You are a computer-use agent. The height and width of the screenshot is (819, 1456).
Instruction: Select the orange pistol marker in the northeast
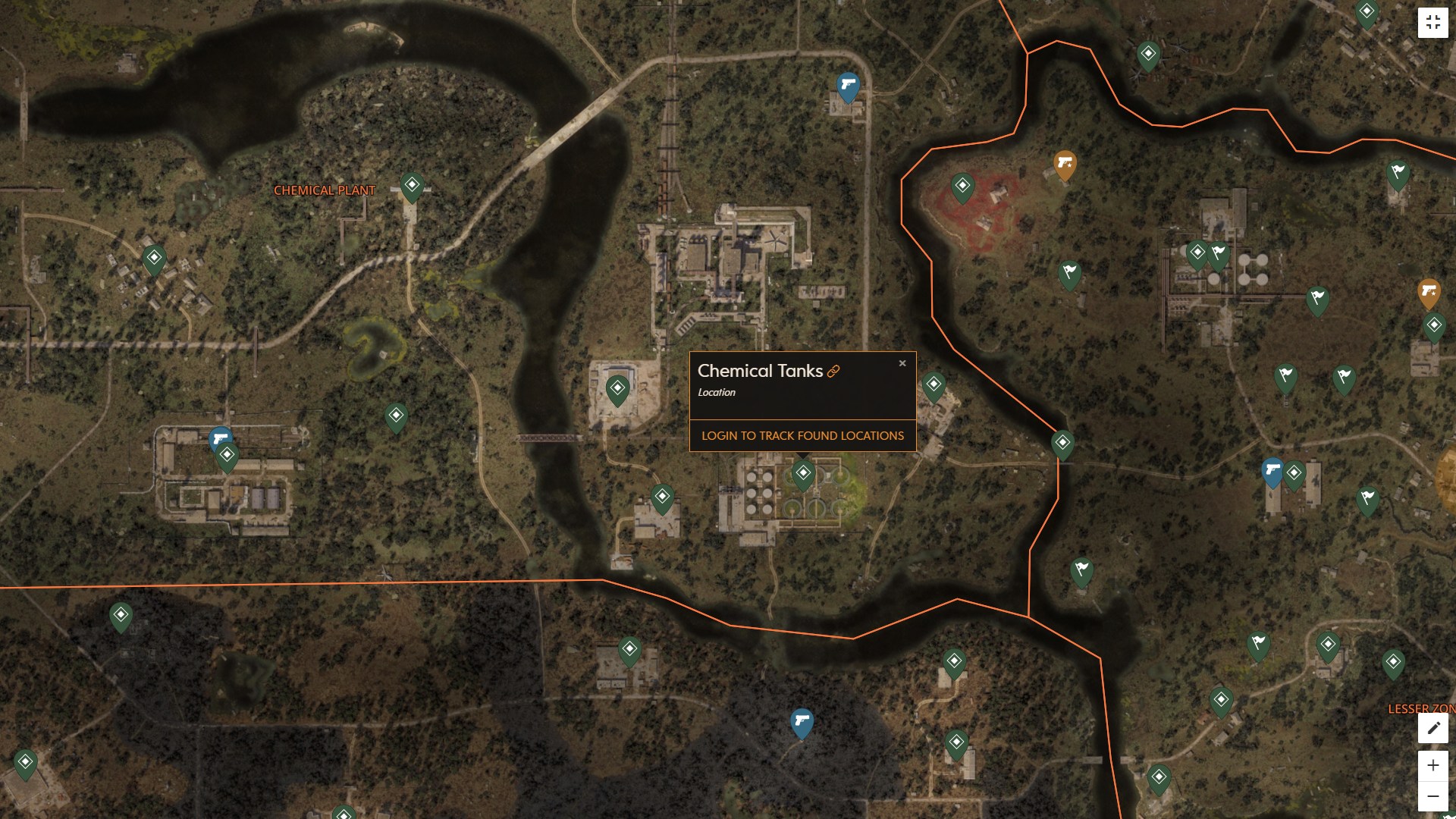(1065, 162)
